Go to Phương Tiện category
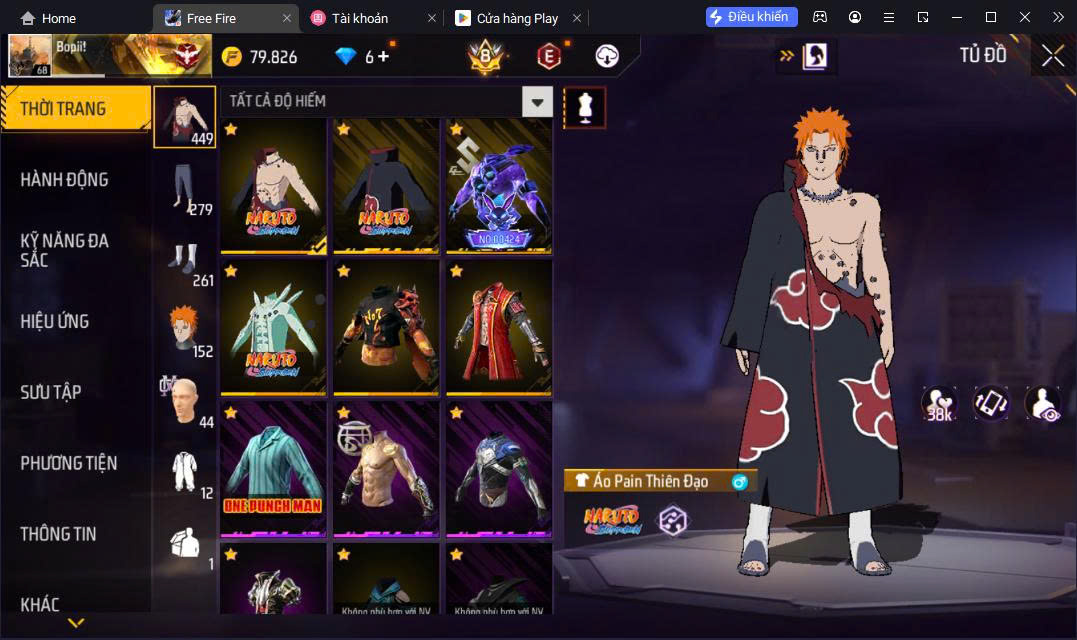1077x640 pixels. coord(68,463)
